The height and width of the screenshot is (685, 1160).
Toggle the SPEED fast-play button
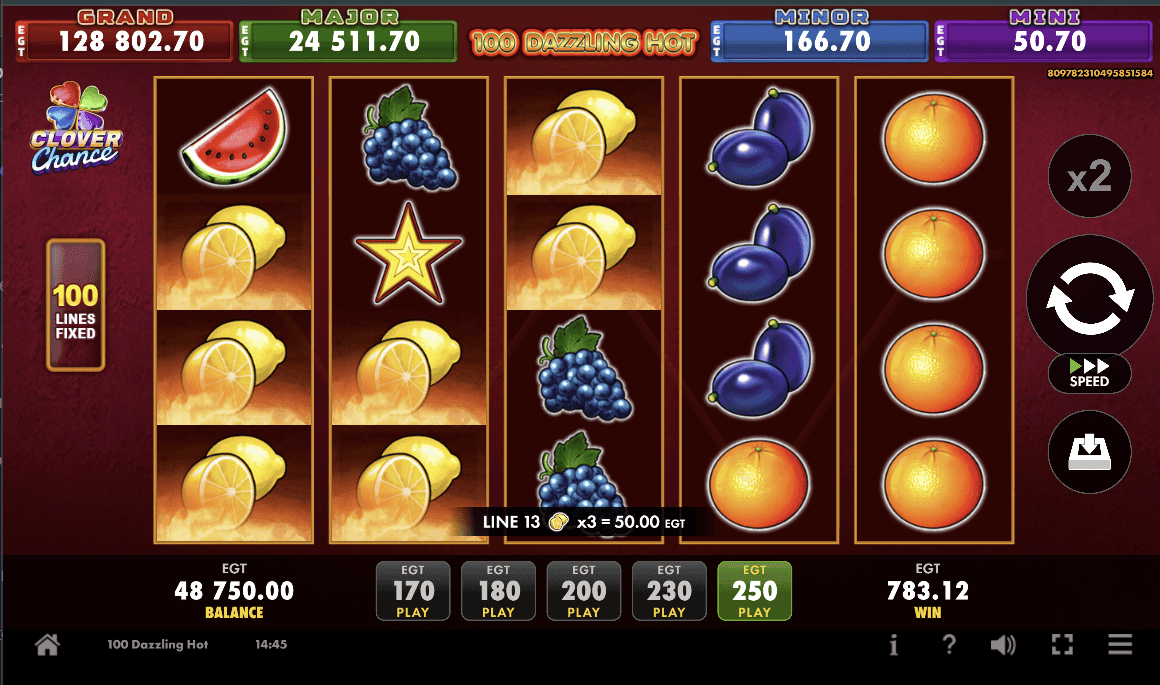coord(1089,373)
